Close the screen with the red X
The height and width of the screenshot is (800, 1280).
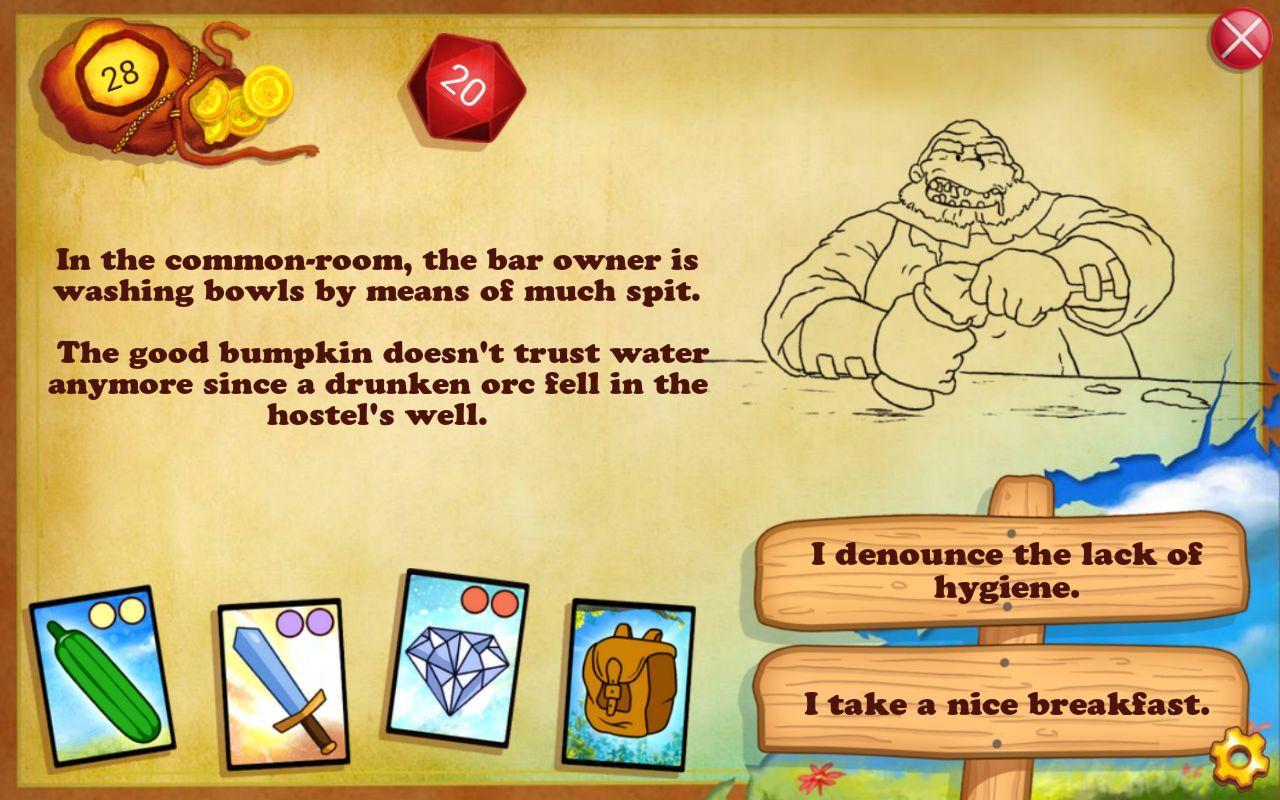point(1240,40)
